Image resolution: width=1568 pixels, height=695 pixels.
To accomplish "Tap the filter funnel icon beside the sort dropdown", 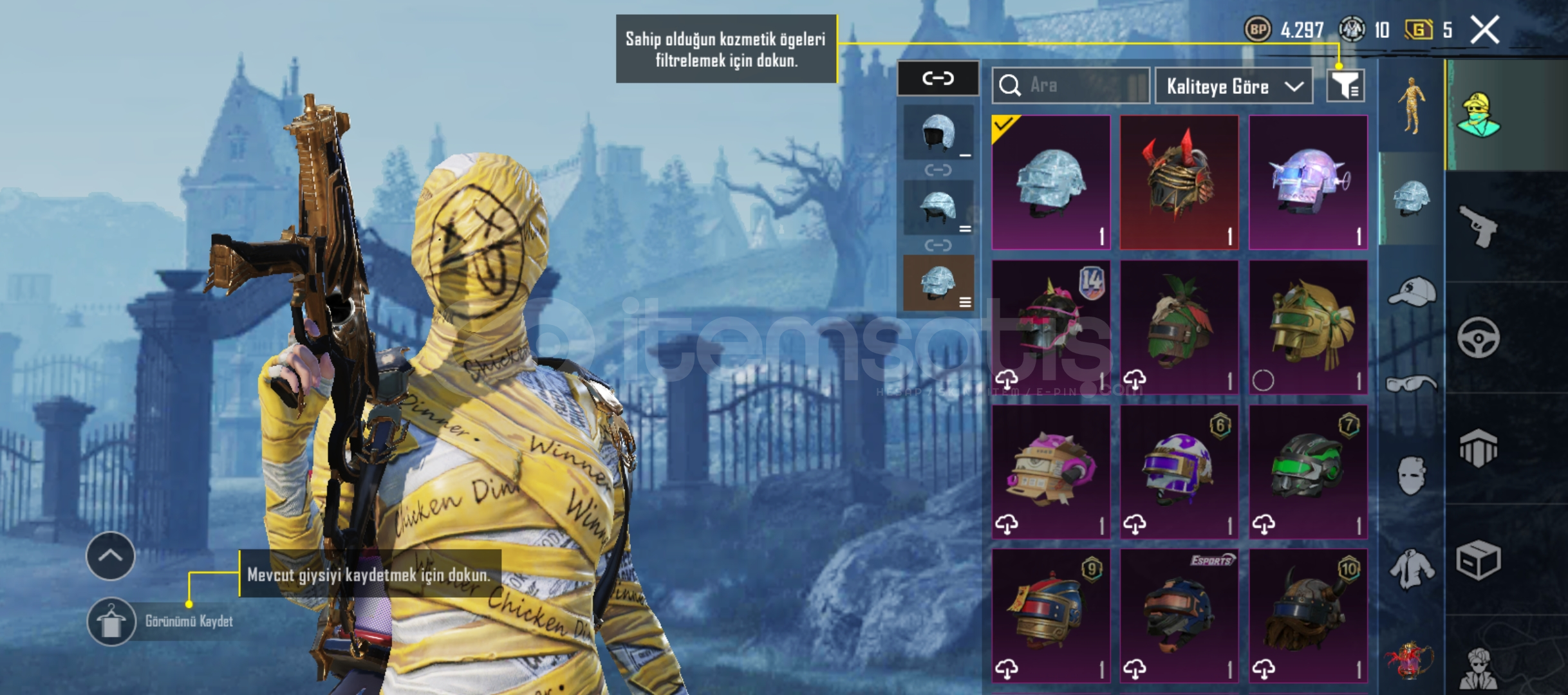I will [1347, 86].
